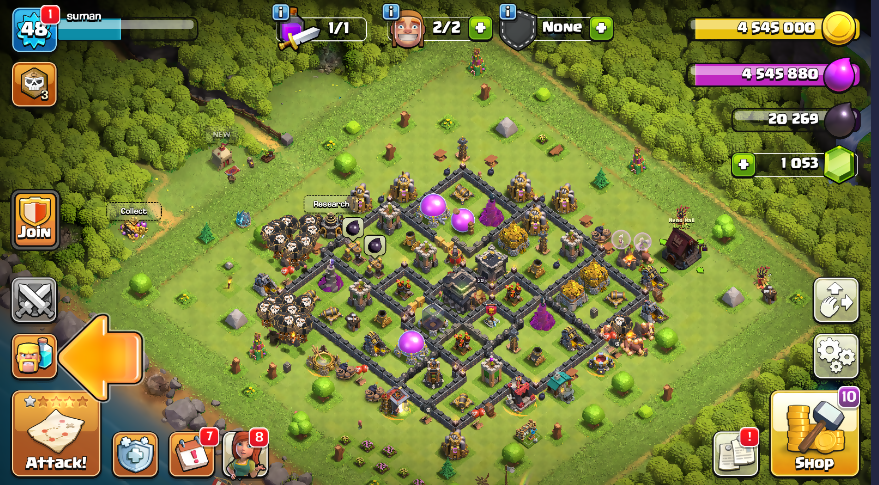Open the village layout editor icon
This screenshot has width=879, height=485.
[x=835, y=298]
